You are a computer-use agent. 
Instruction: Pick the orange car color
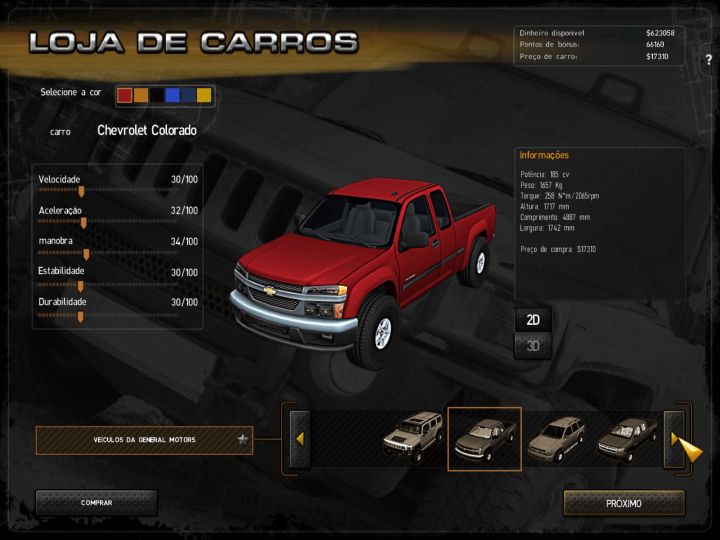coord(141,95)
